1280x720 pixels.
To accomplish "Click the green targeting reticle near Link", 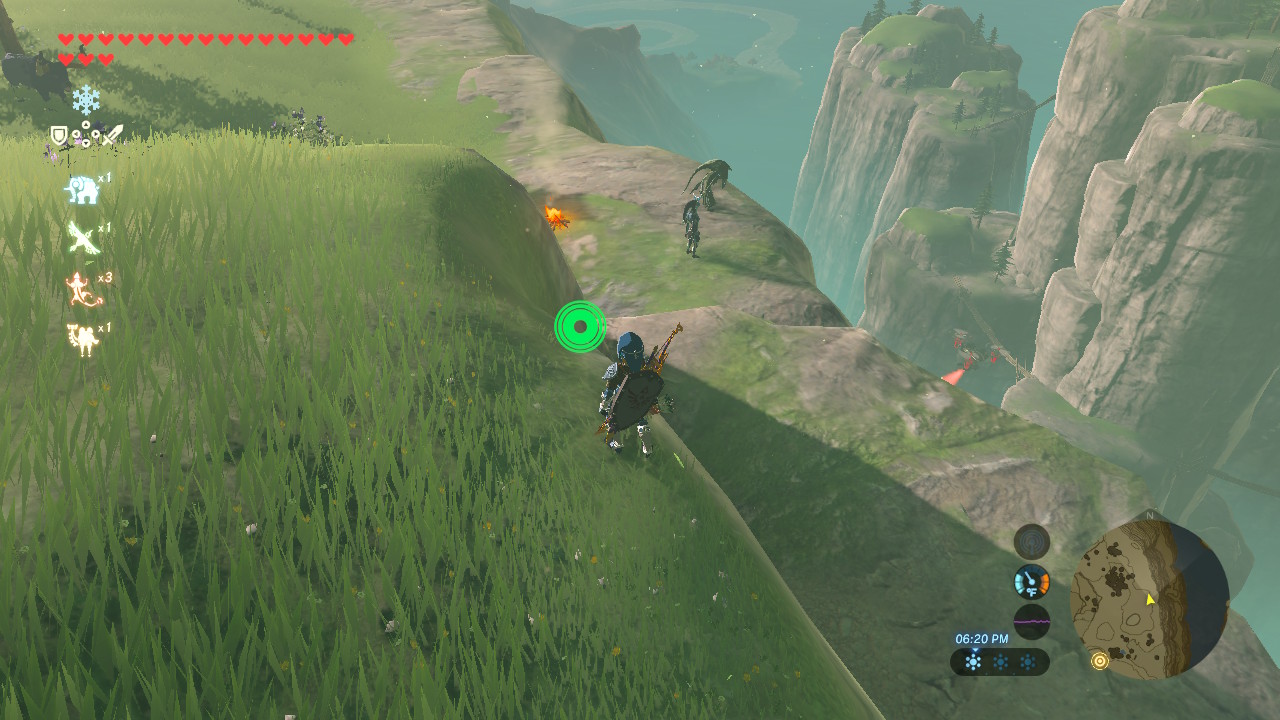I will pos(578,325).
